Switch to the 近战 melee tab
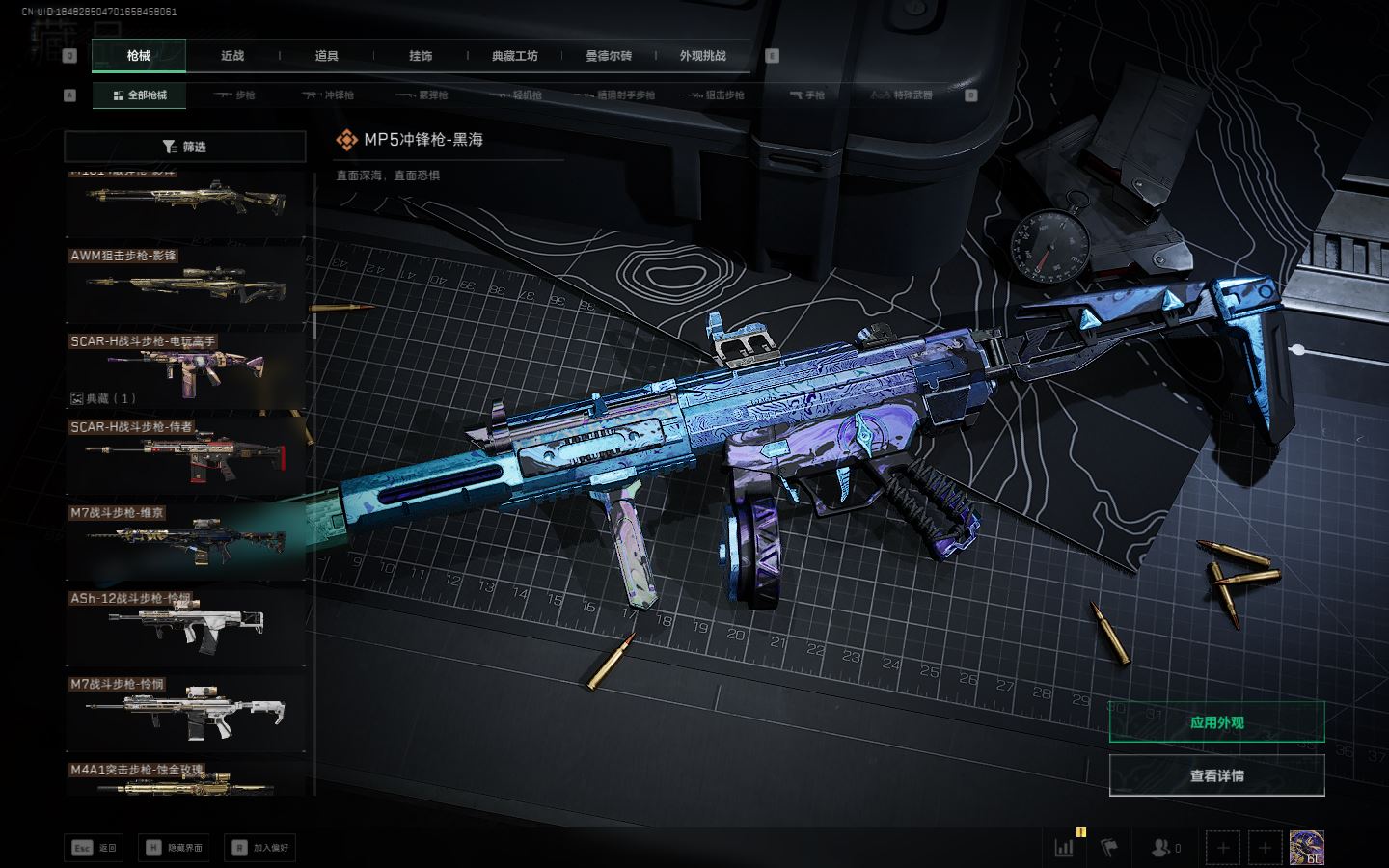 pyautogui.click(x=232, y=56)
